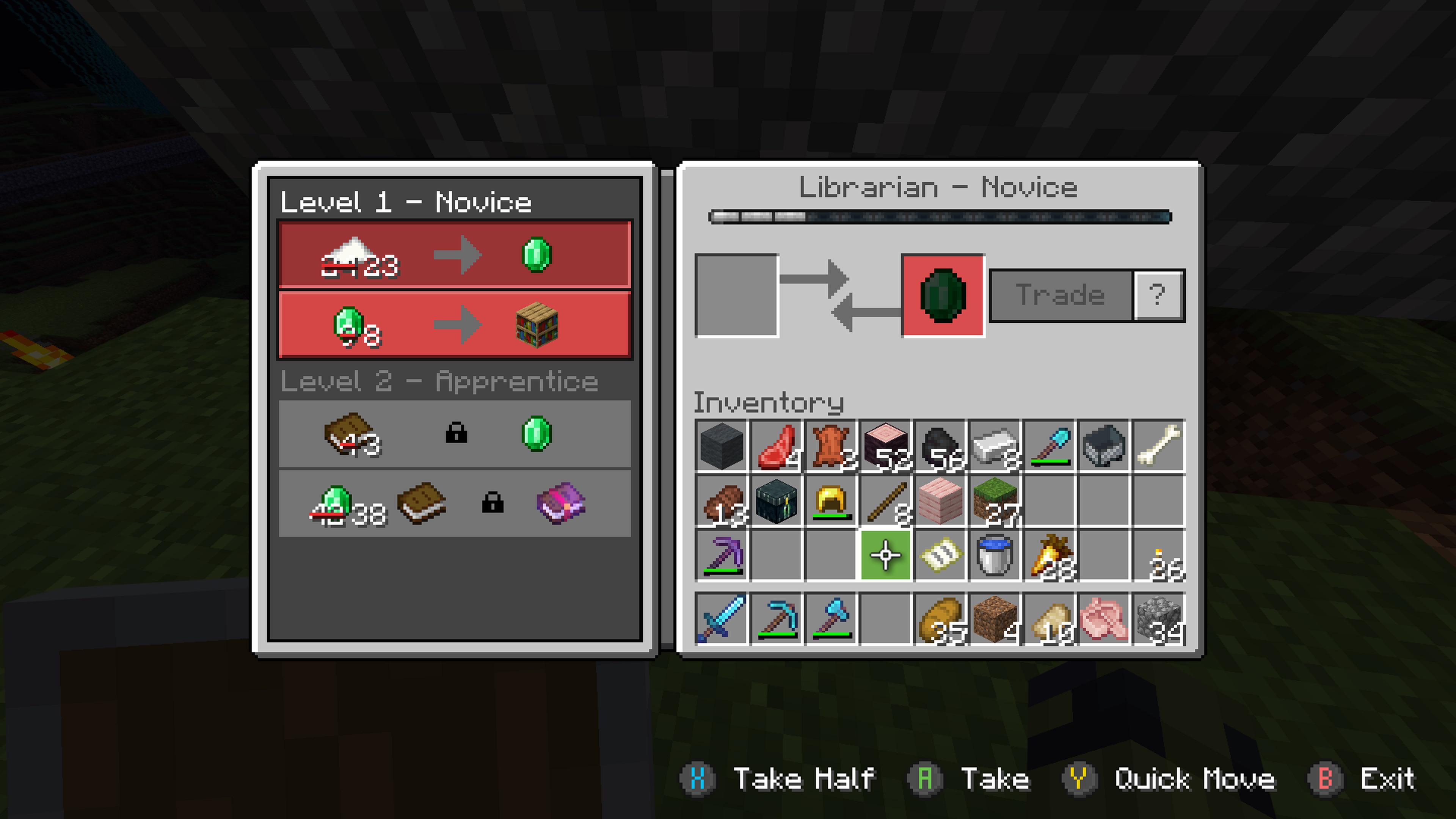The height and width of the screenshot is (819, 1456).
Task: Select the diamond shovel item
Action: click(1050, 447)
